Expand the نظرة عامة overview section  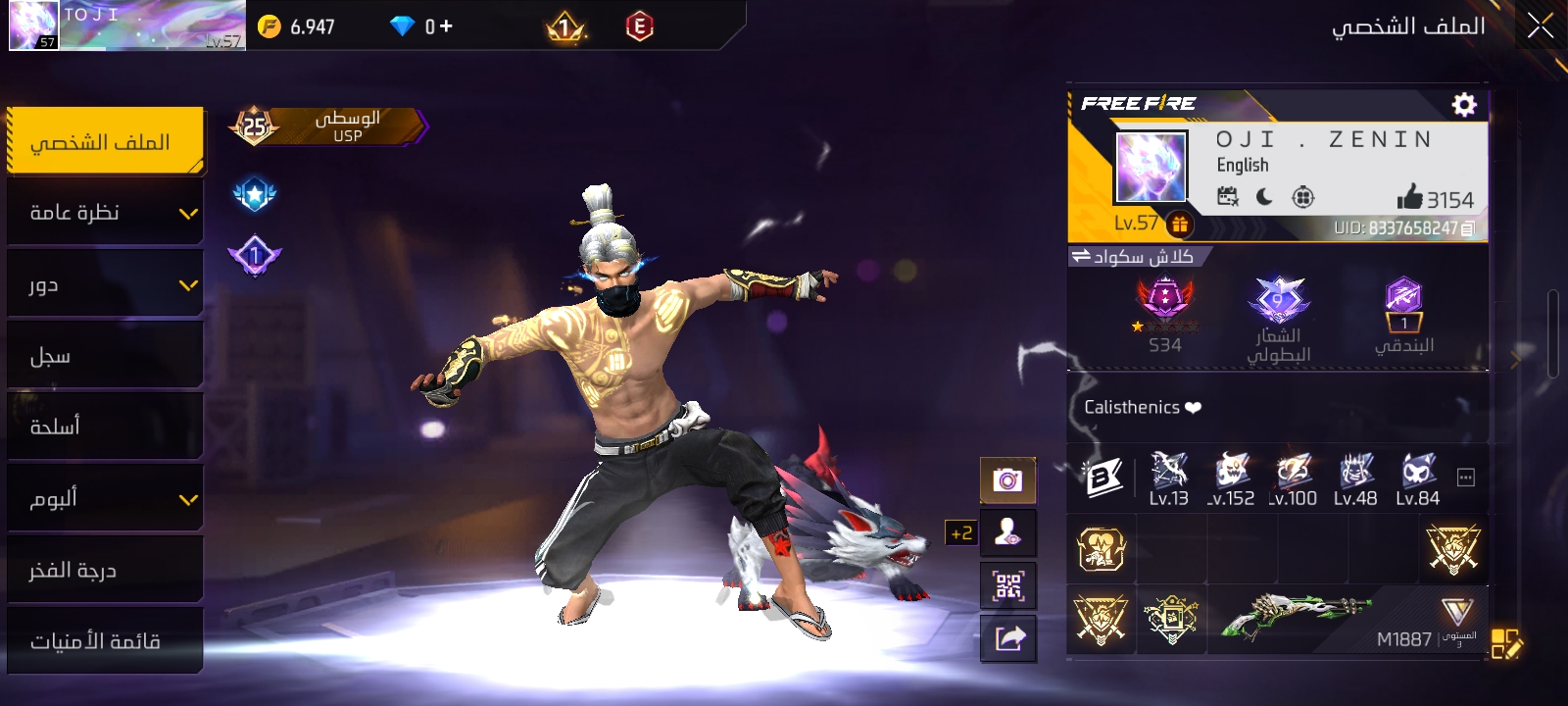[x=105, y=213]
